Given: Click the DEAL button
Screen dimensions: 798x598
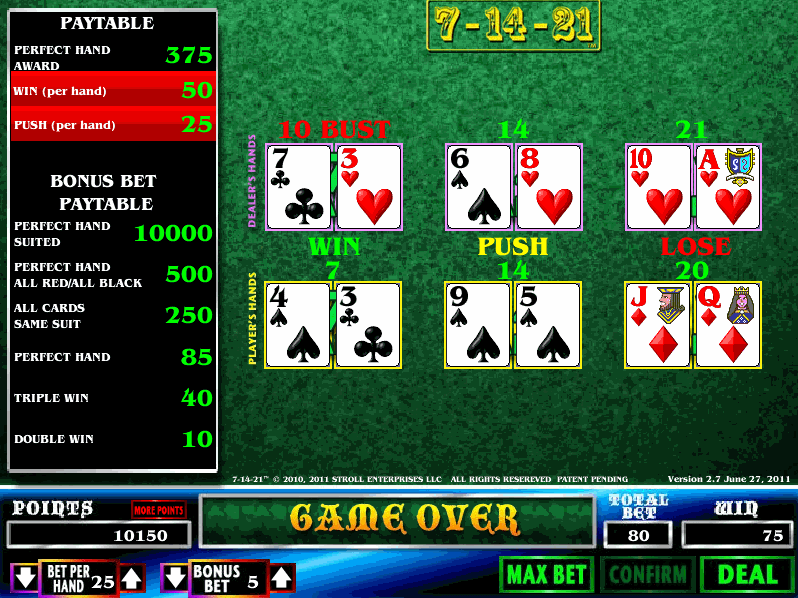Looking at the screenshot, I should [x=747, y=575].
